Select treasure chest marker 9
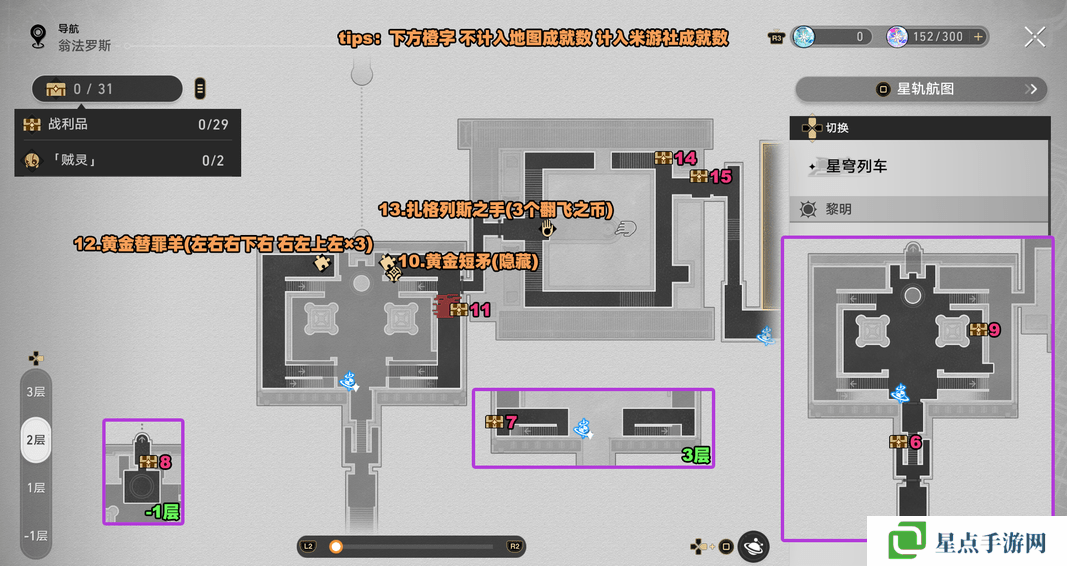This screenshot has height=566, width=1067. tap(977, 329)
